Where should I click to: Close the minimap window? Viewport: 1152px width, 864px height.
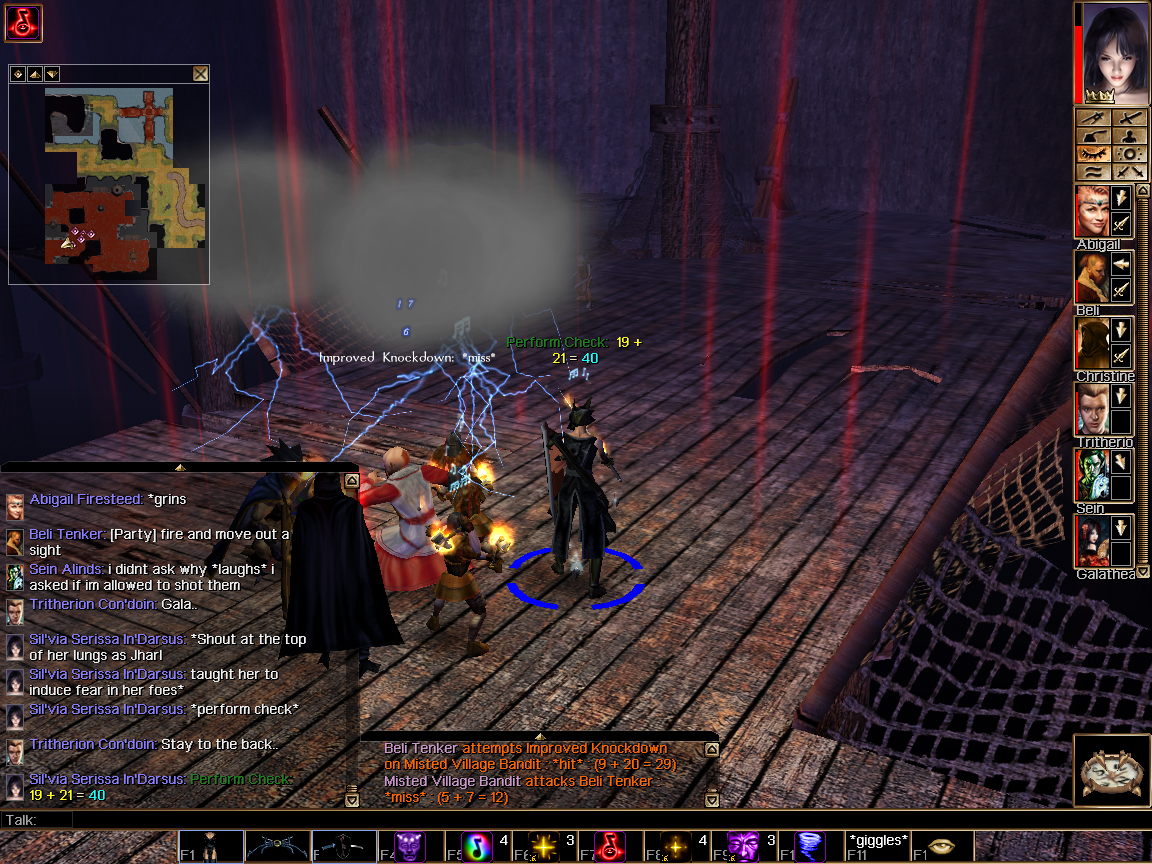(x=200, y=74)
